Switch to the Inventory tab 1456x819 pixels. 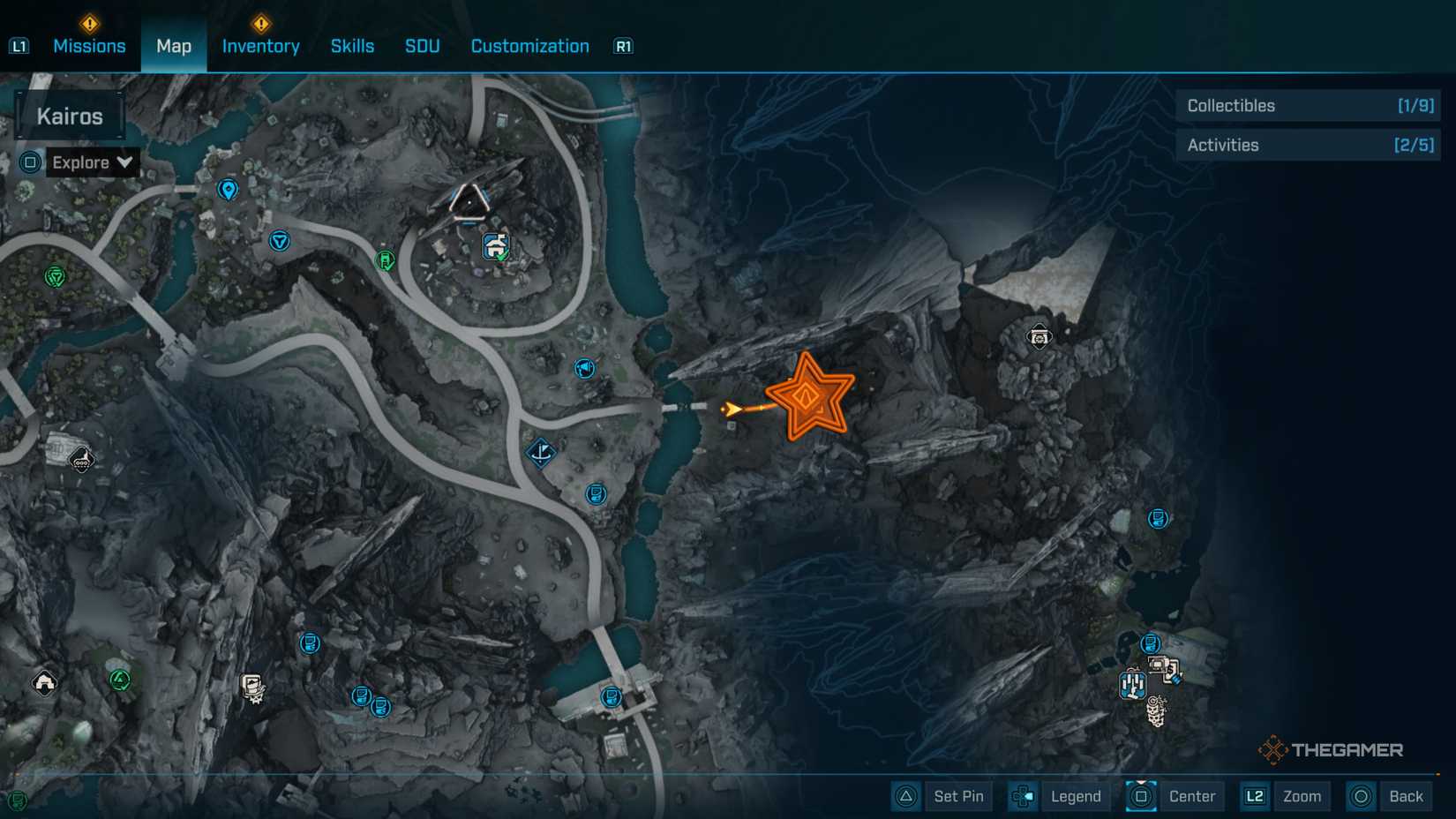260,46
